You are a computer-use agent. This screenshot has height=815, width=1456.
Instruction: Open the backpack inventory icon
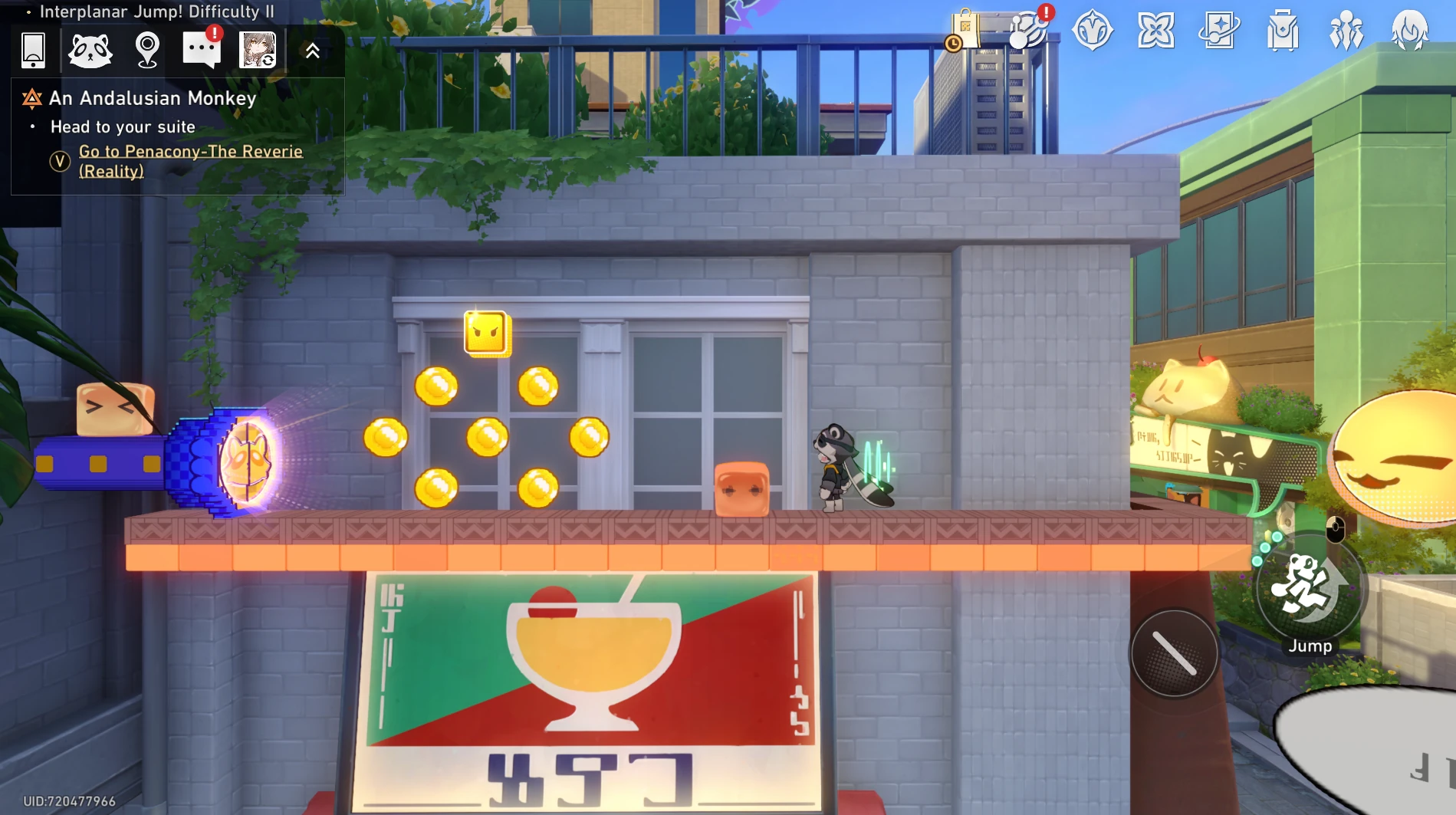[x=1283, y=31]
